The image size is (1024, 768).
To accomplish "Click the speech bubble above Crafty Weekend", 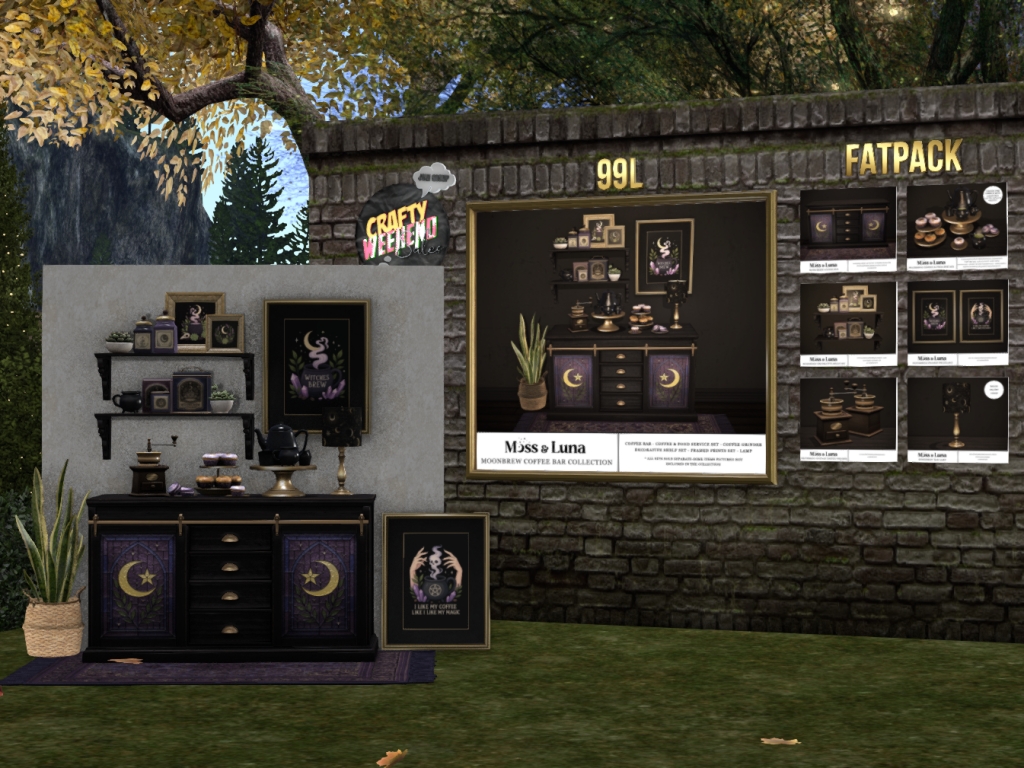I will coord(434,179).
